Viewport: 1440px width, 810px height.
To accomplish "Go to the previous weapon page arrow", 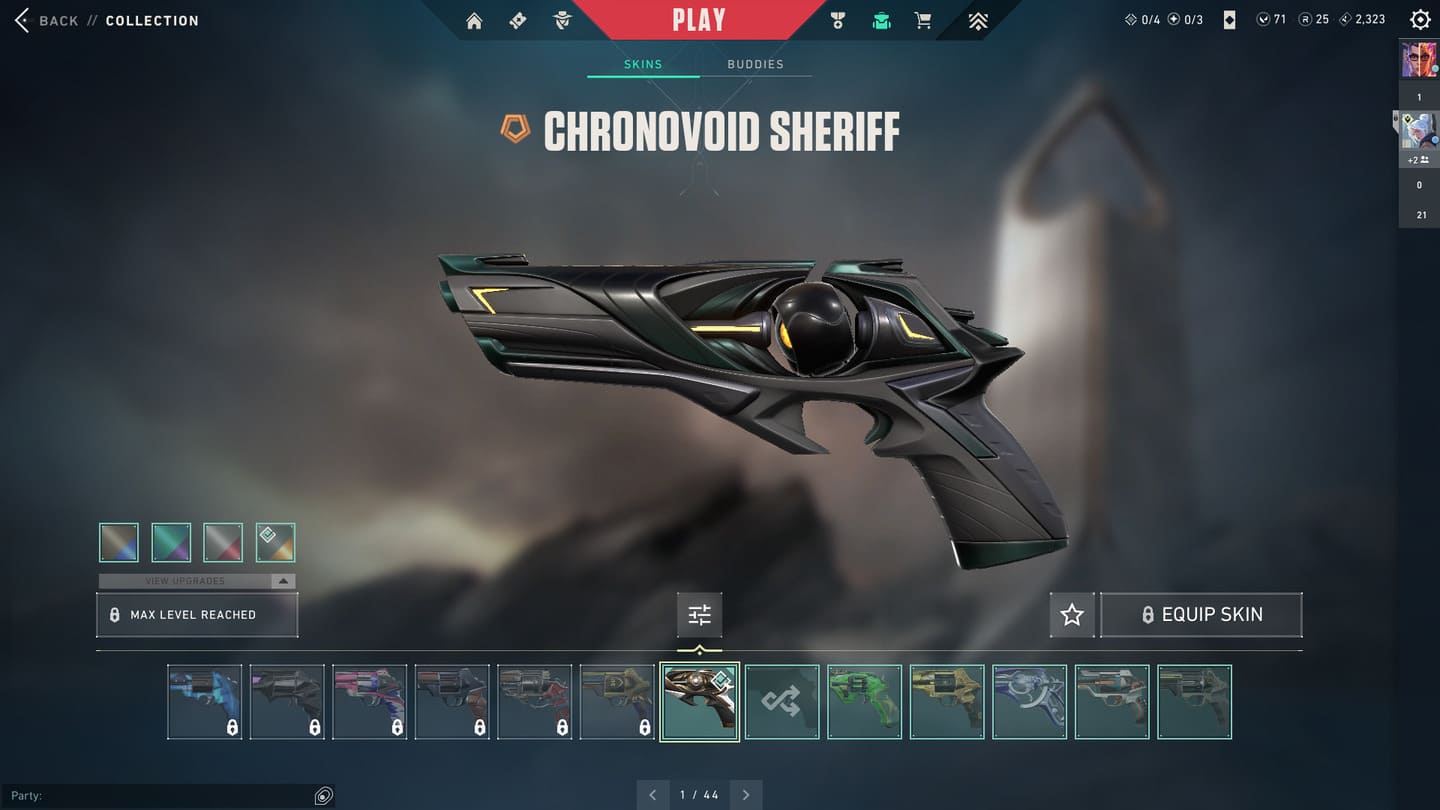I will [653, 795].
